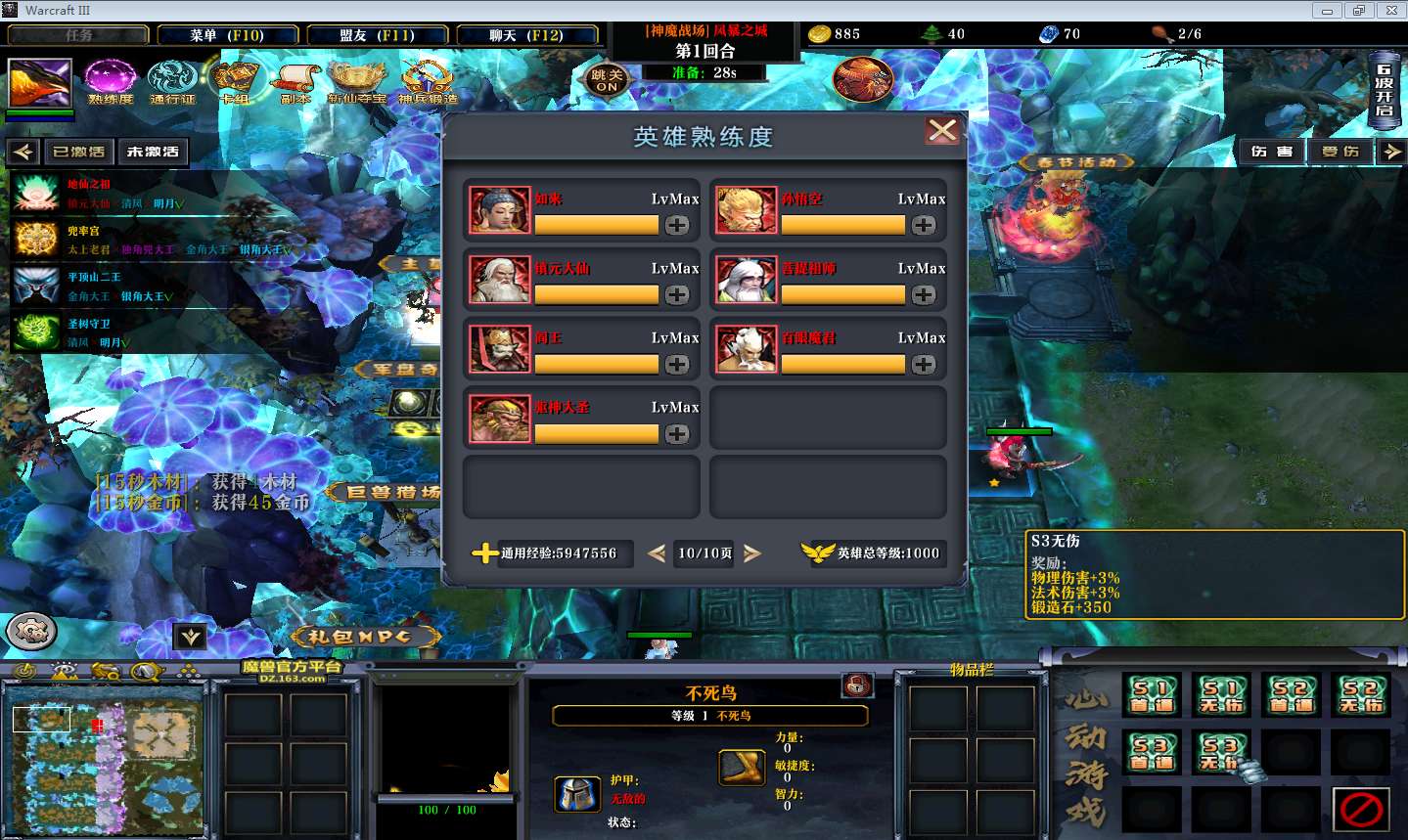Open the 卡组 card deck icon
The height and width of the screenshot is (840, 1408).
[x=234, y=80]
